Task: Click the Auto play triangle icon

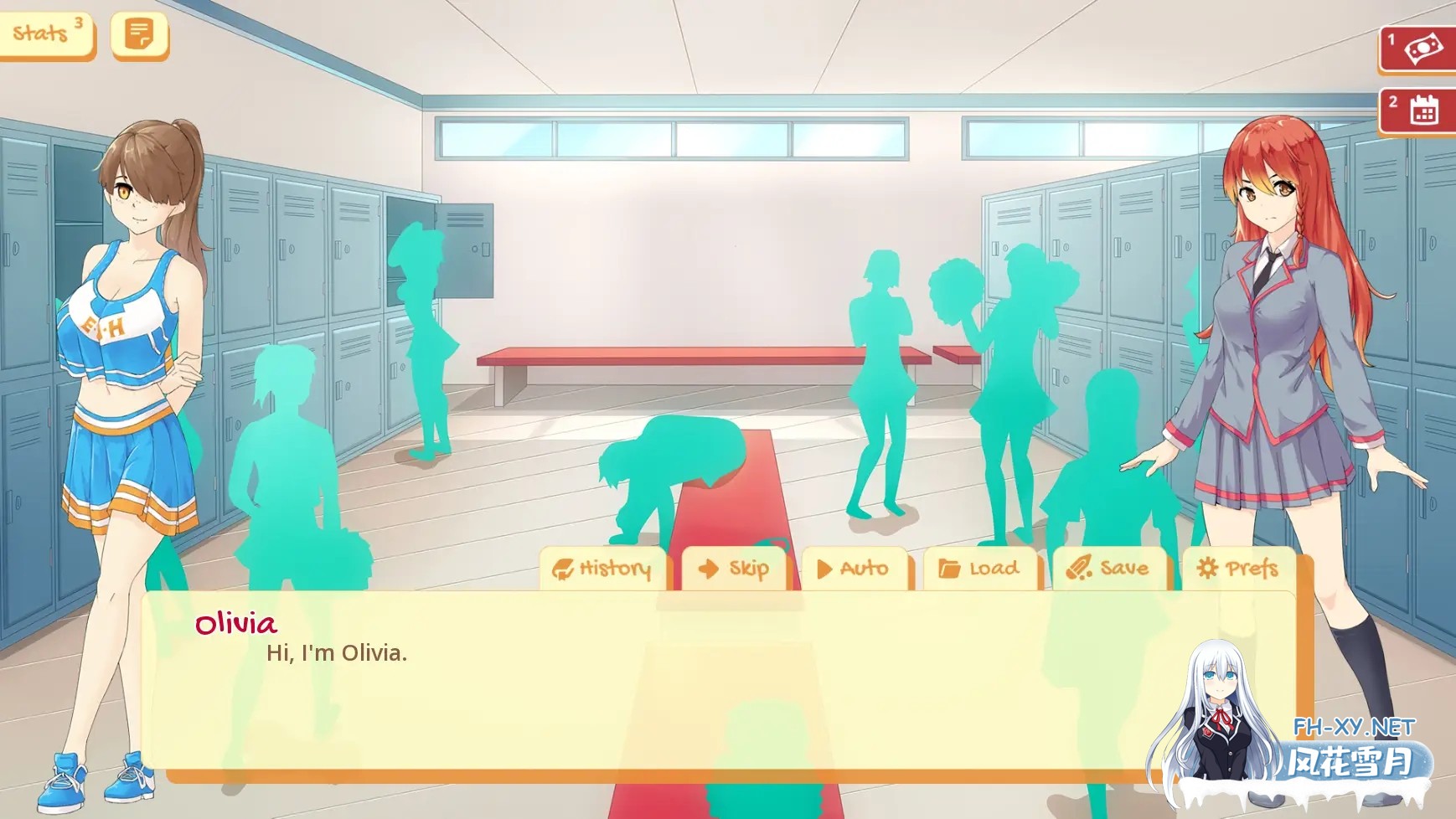Action: tap(826, 568)
